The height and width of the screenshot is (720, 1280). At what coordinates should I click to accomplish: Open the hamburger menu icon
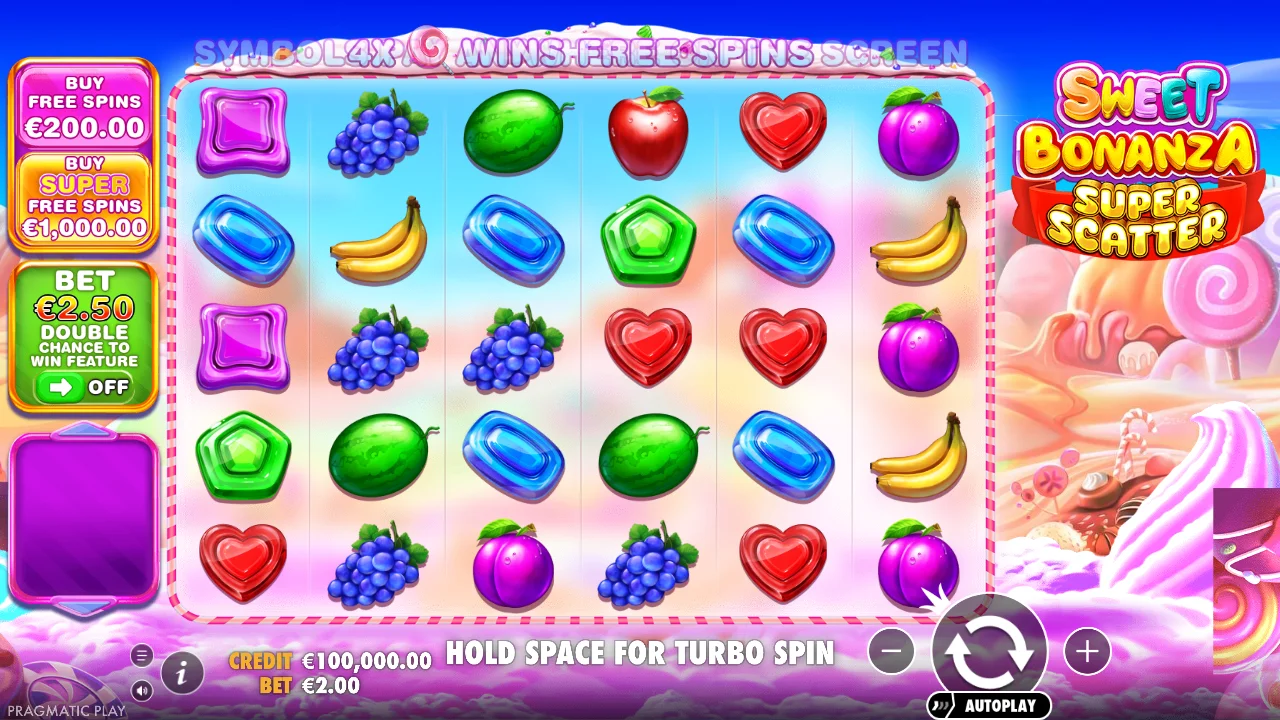140,657
